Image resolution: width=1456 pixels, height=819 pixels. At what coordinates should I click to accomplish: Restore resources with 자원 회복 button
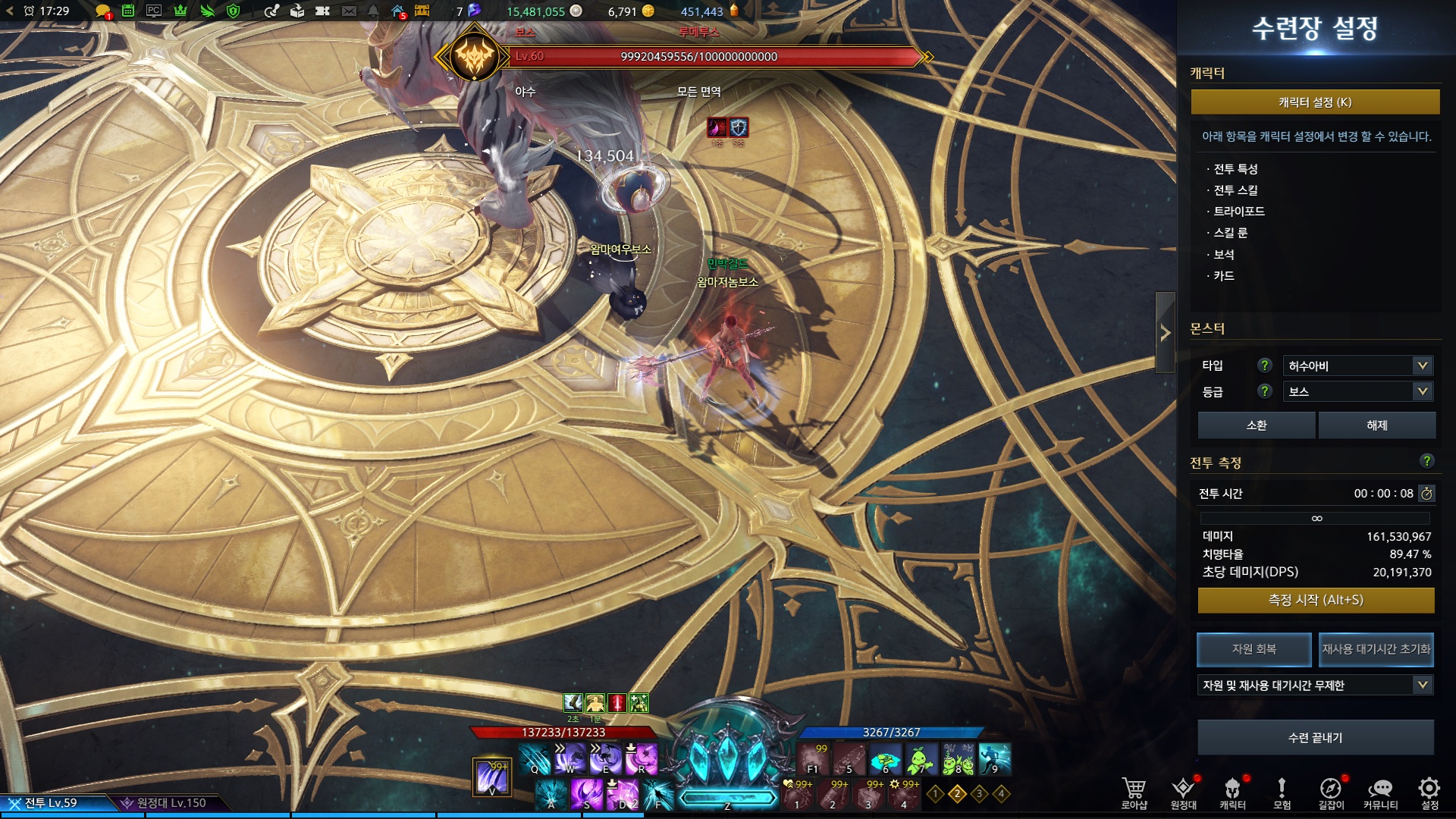click(x=1254, y=649)
